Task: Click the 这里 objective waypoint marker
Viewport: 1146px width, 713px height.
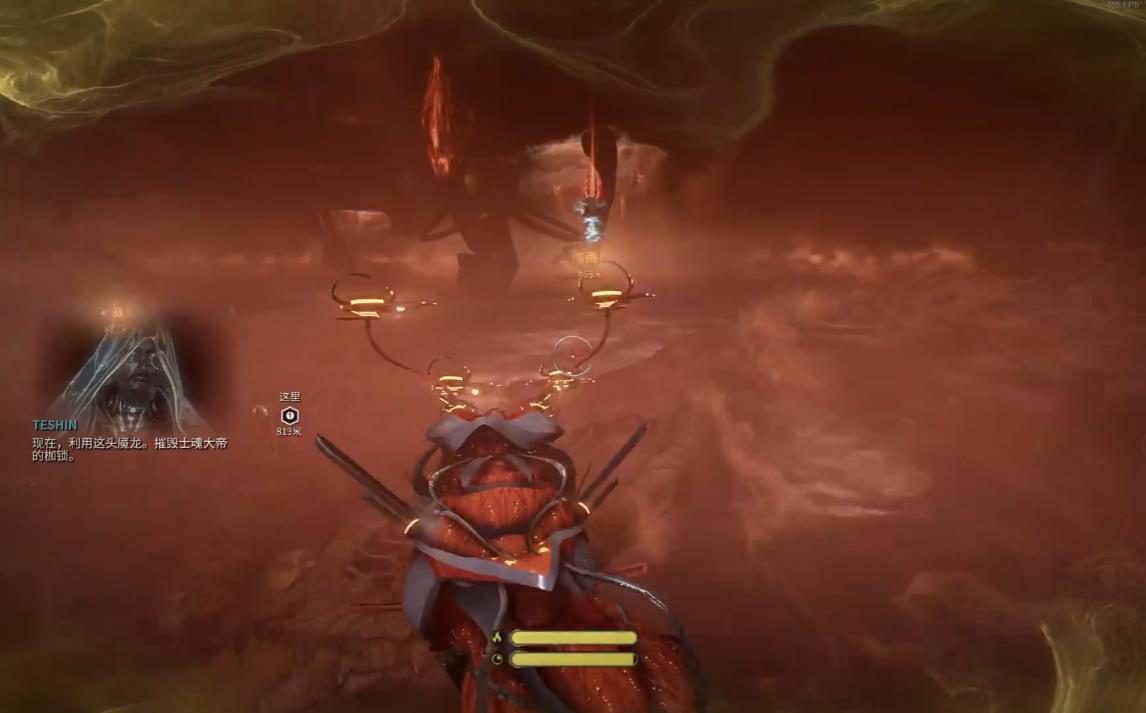Action: click(x=290, y=415)
